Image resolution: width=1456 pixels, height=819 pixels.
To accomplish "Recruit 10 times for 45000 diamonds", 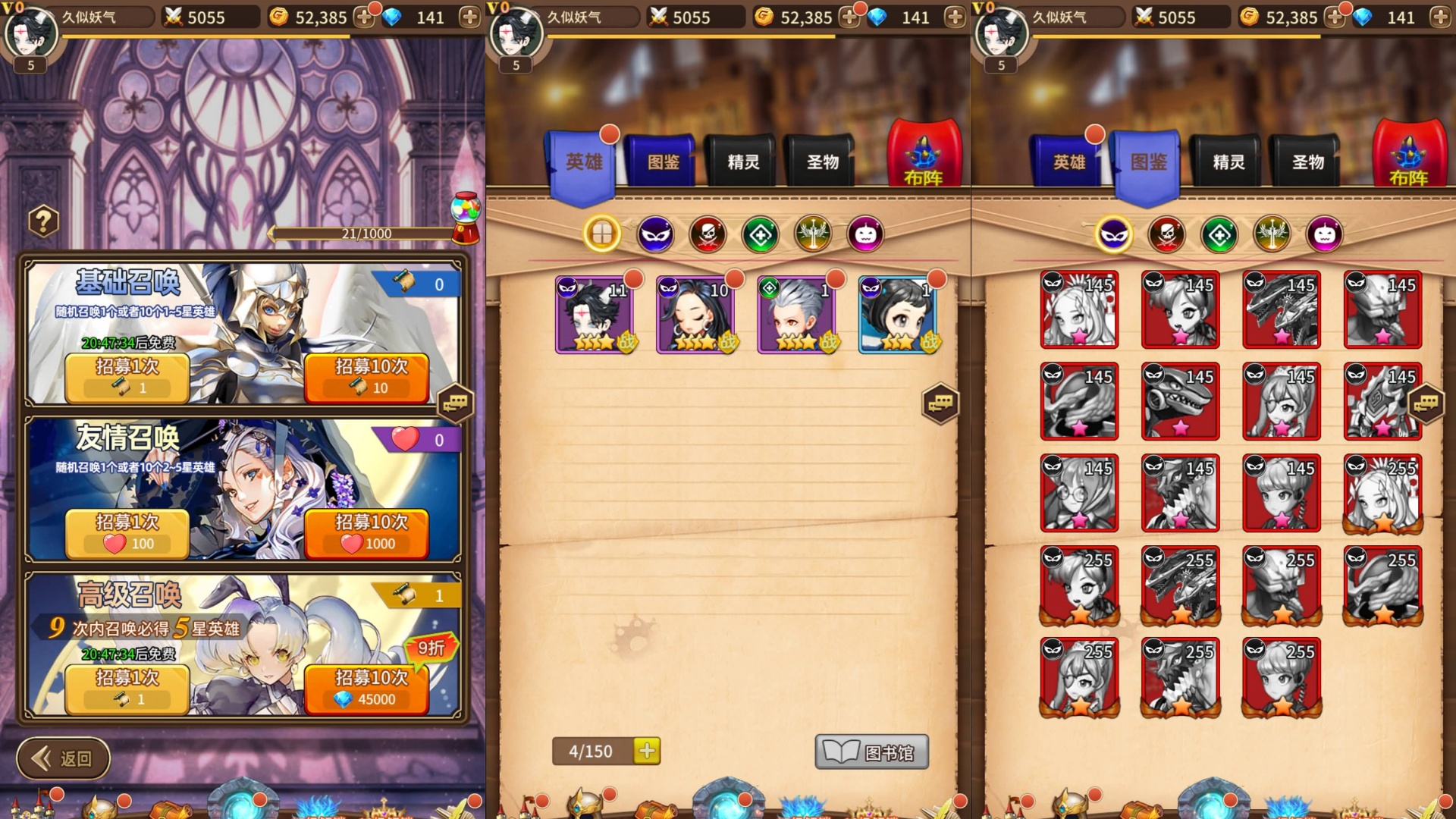I will [x=366, y=688].
